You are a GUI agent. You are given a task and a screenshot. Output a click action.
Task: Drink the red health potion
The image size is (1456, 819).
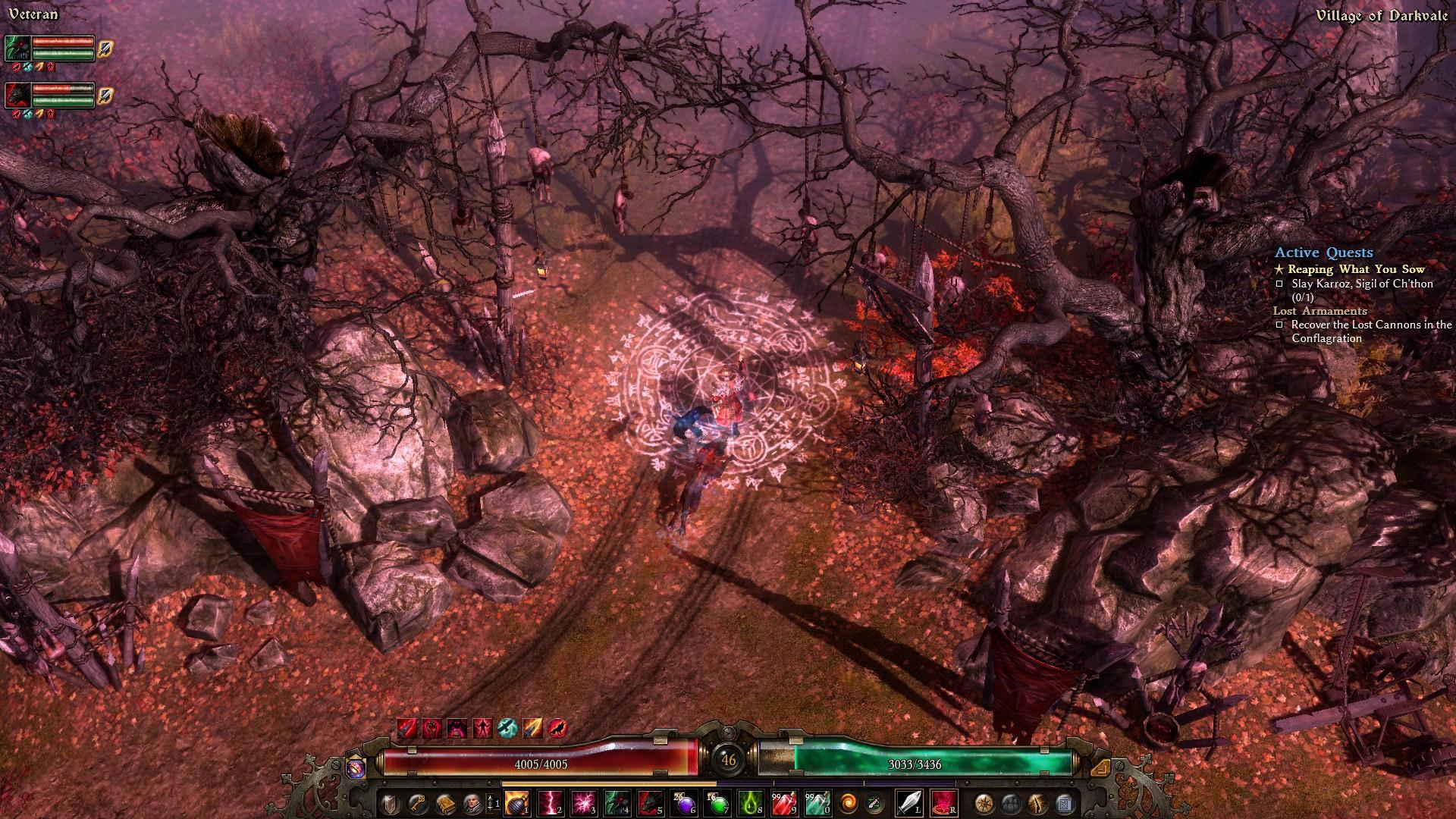[785, 802]
